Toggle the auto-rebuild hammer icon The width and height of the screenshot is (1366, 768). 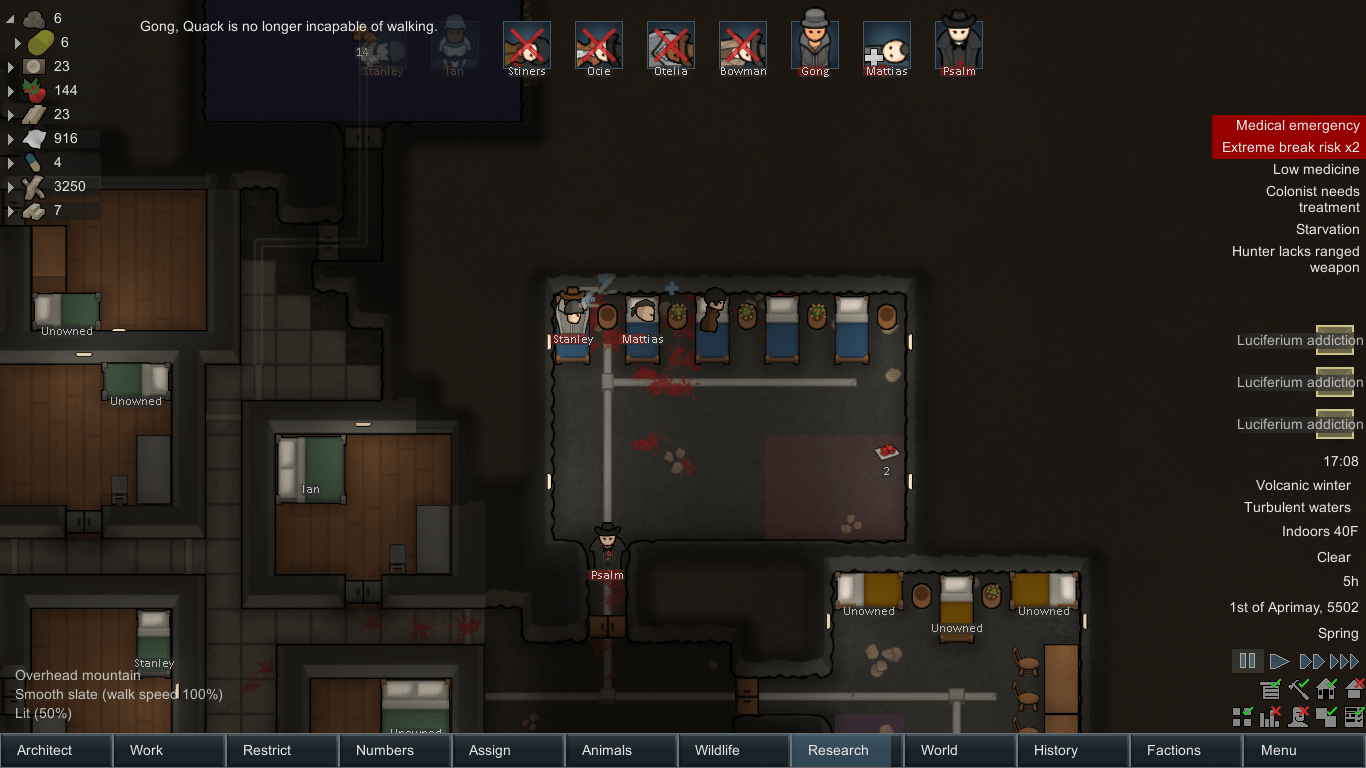[1299, 689]
